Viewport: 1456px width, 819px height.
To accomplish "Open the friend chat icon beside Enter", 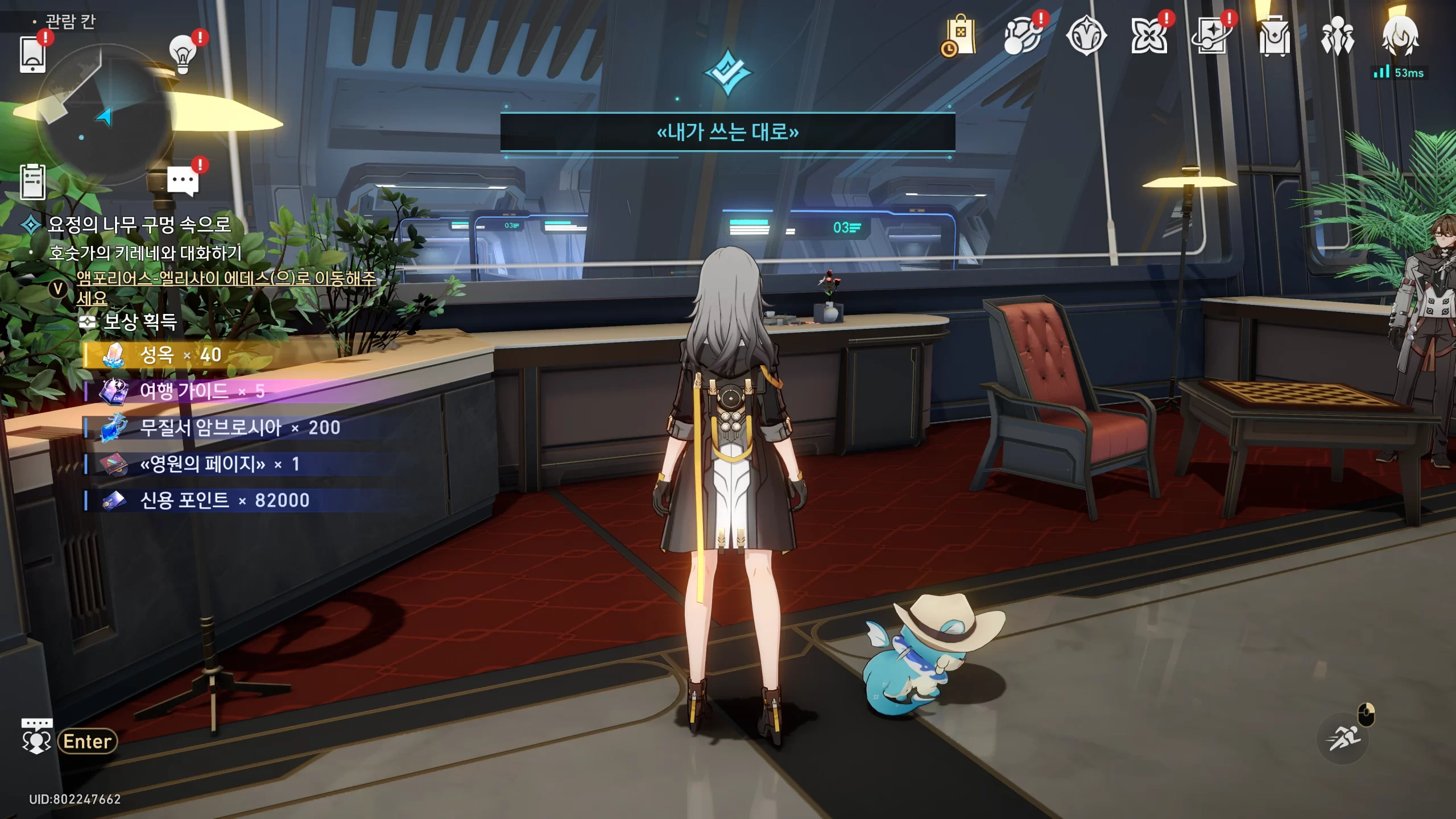I will 36,738.
